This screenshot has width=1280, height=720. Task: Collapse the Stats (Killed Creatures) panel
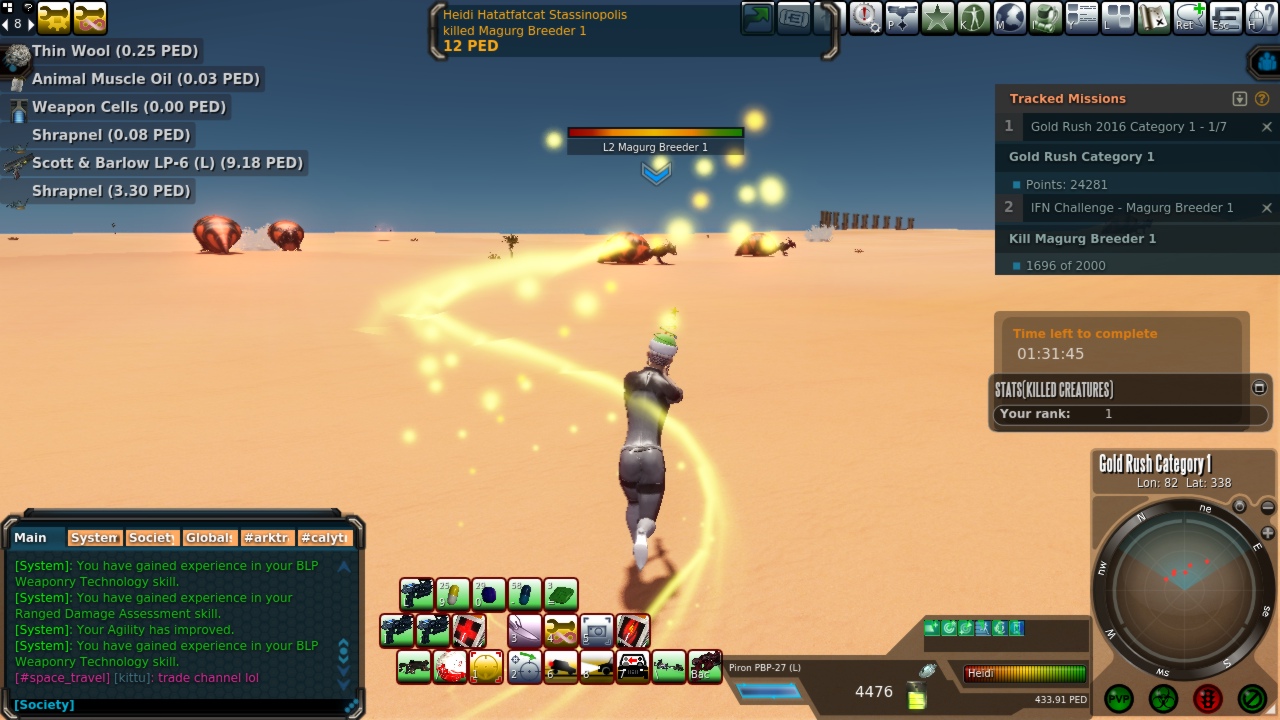pyautogui.click(x=1259, y=388)
